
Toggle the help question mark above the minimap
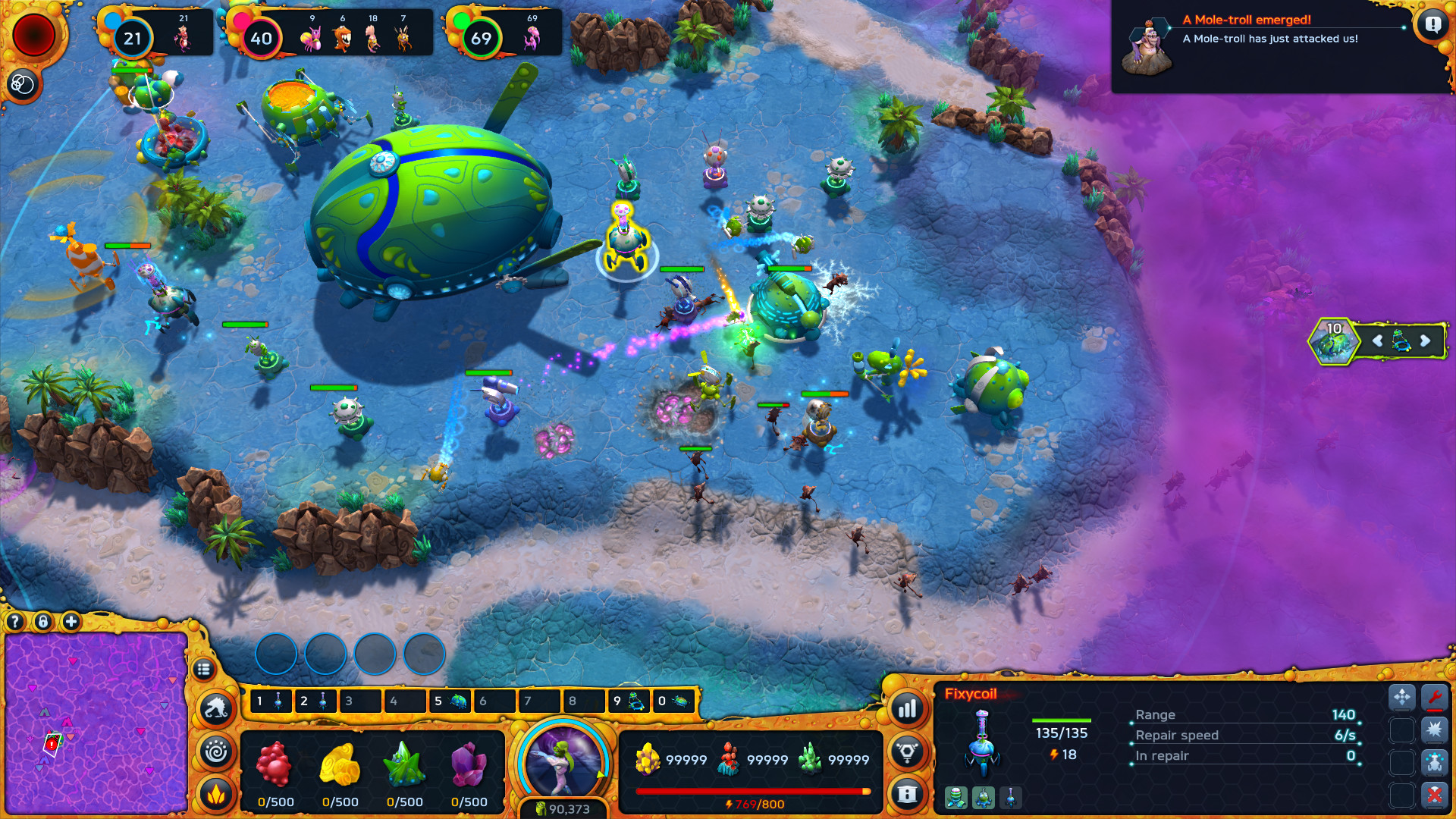(14, 620)
